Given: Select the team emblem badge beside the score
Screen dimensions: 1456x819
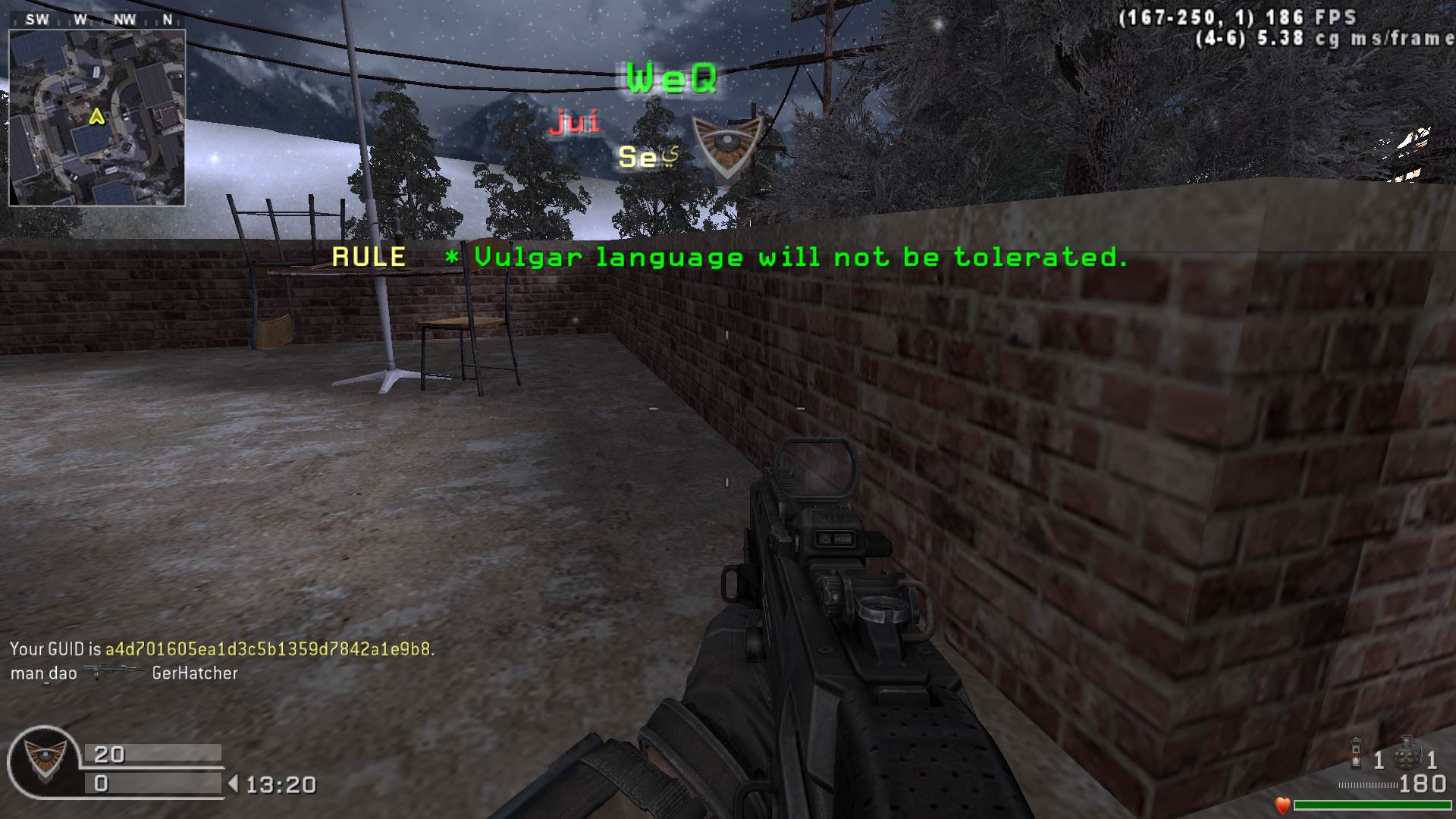Looking at the screenshot, I should click(x=42, y=761).
